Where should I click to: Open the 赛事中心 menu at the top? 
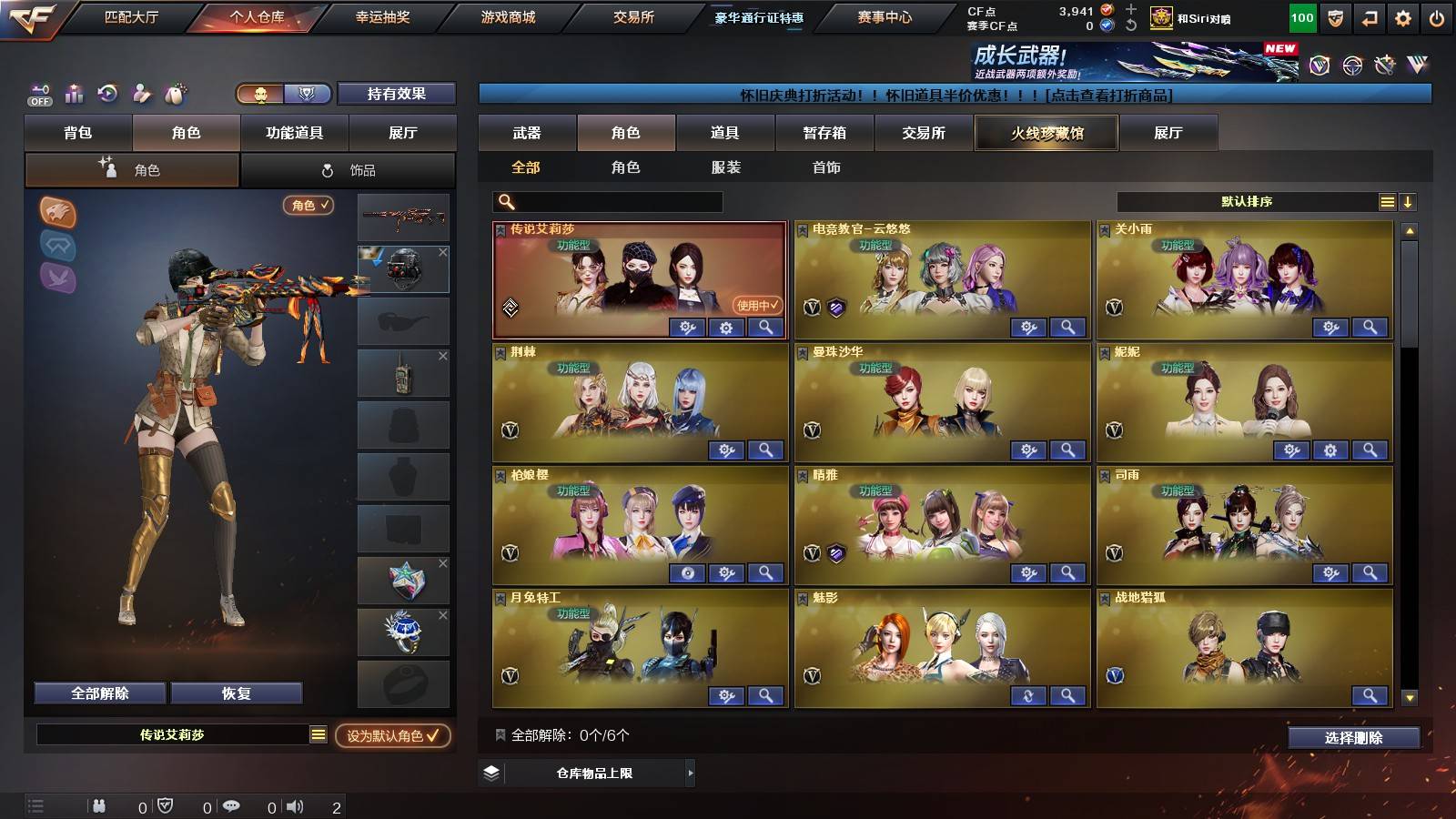[x=883, y=15]
